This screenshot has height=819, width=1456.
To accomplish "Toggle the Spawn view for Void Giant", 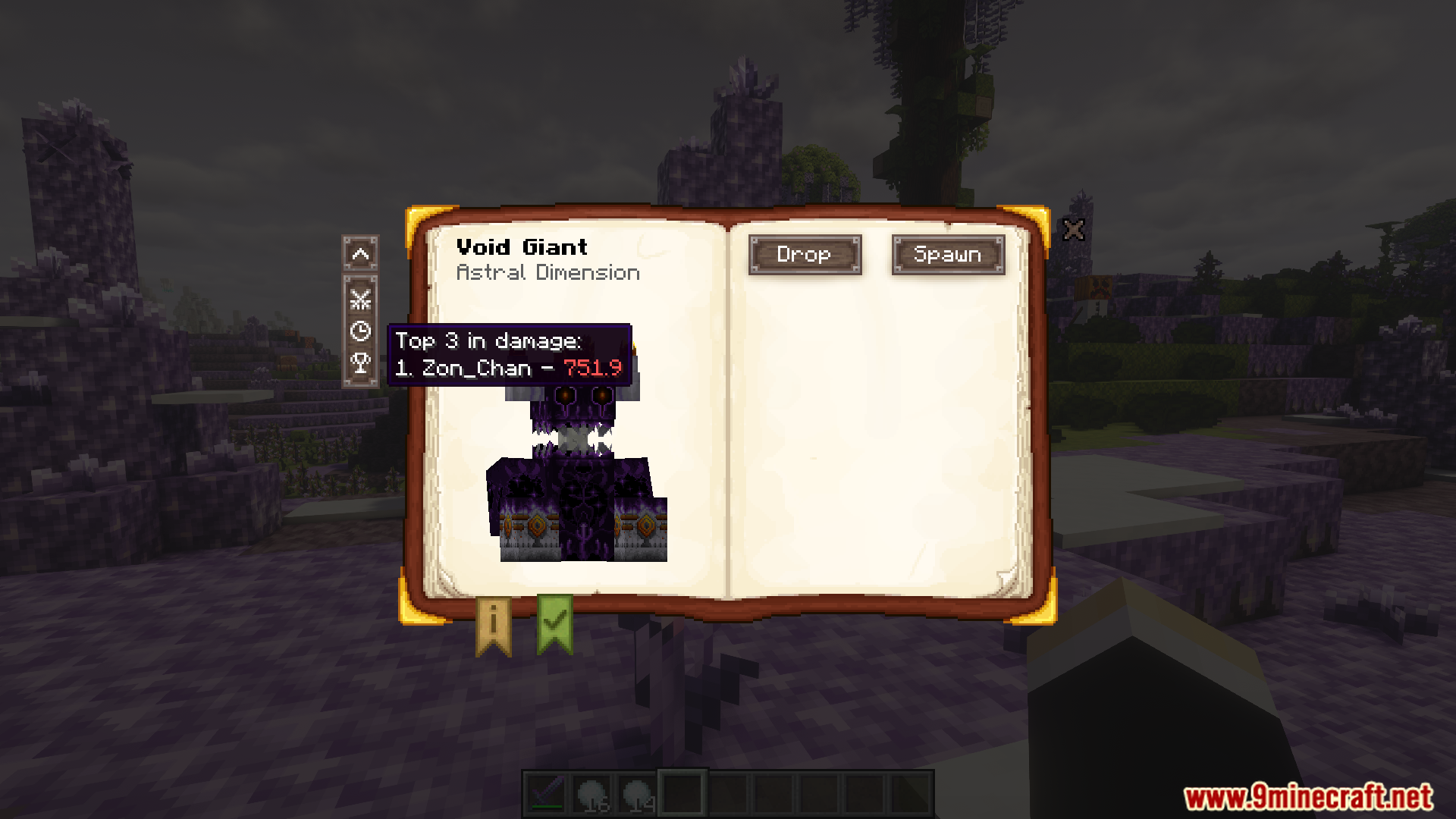I will click(949, 255).
